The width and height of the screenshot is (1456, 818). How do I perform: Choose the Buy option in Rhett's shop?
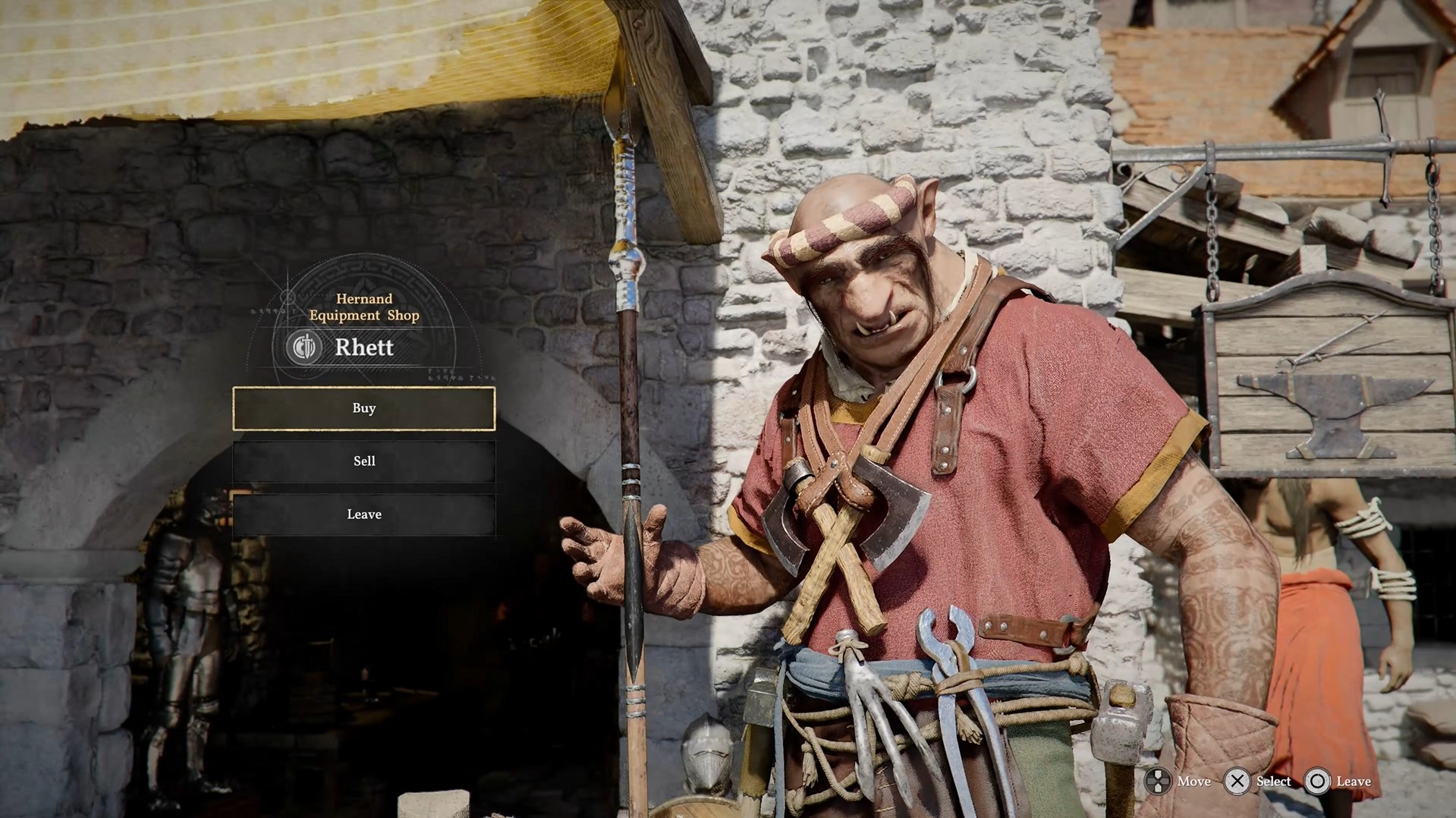pyautogui.click(x=364, y=408)
